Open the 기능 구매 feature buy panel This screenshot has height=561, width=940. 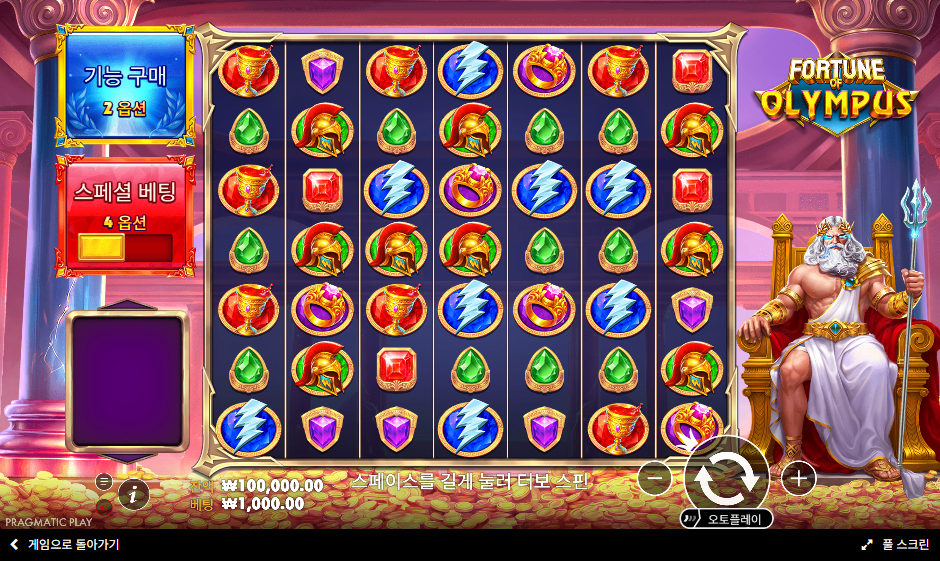point(126,87)
